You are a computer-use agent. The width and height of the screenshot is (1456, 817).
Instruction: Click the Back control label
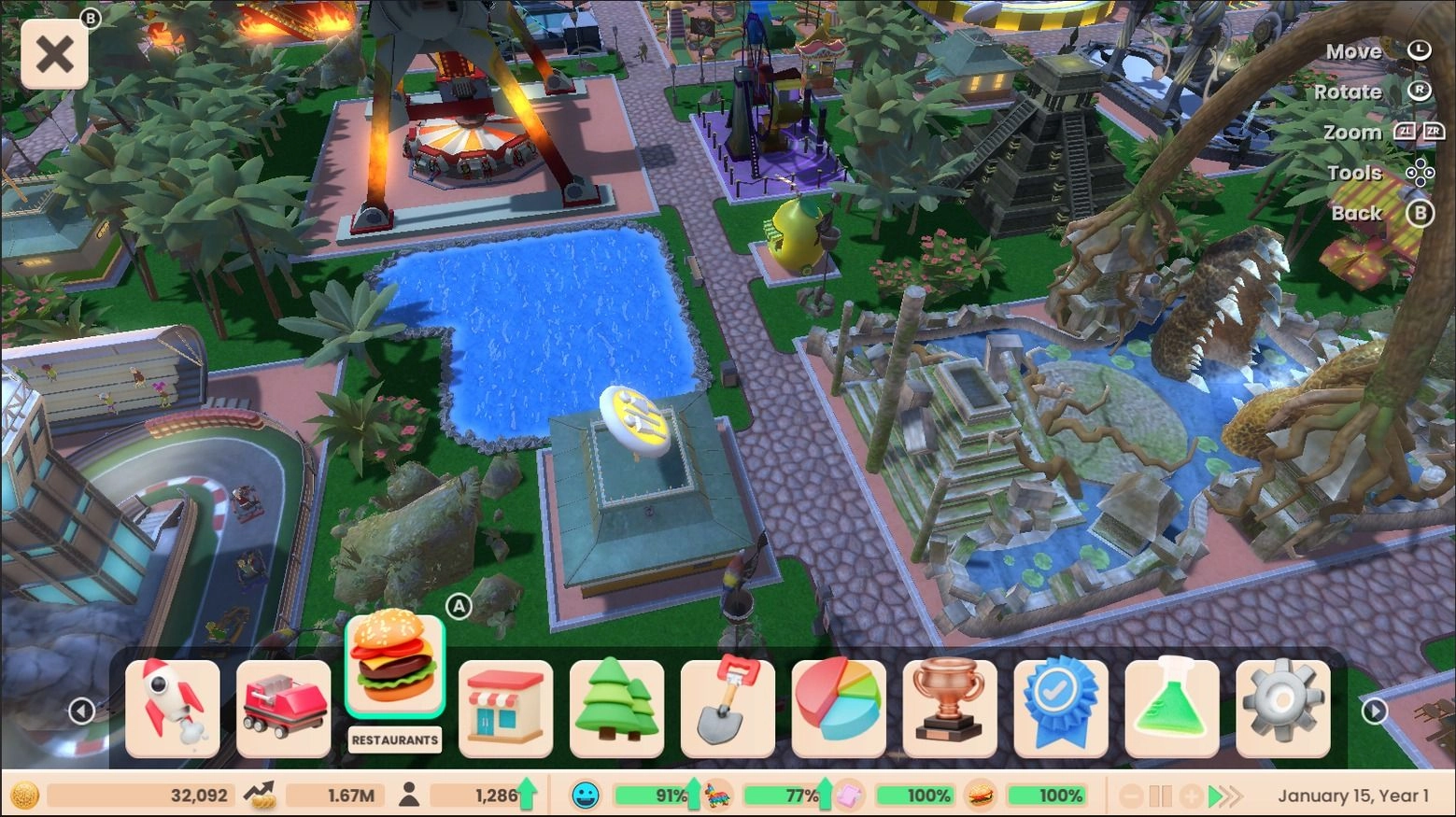pyautogui.click(x=1355, y=213)
